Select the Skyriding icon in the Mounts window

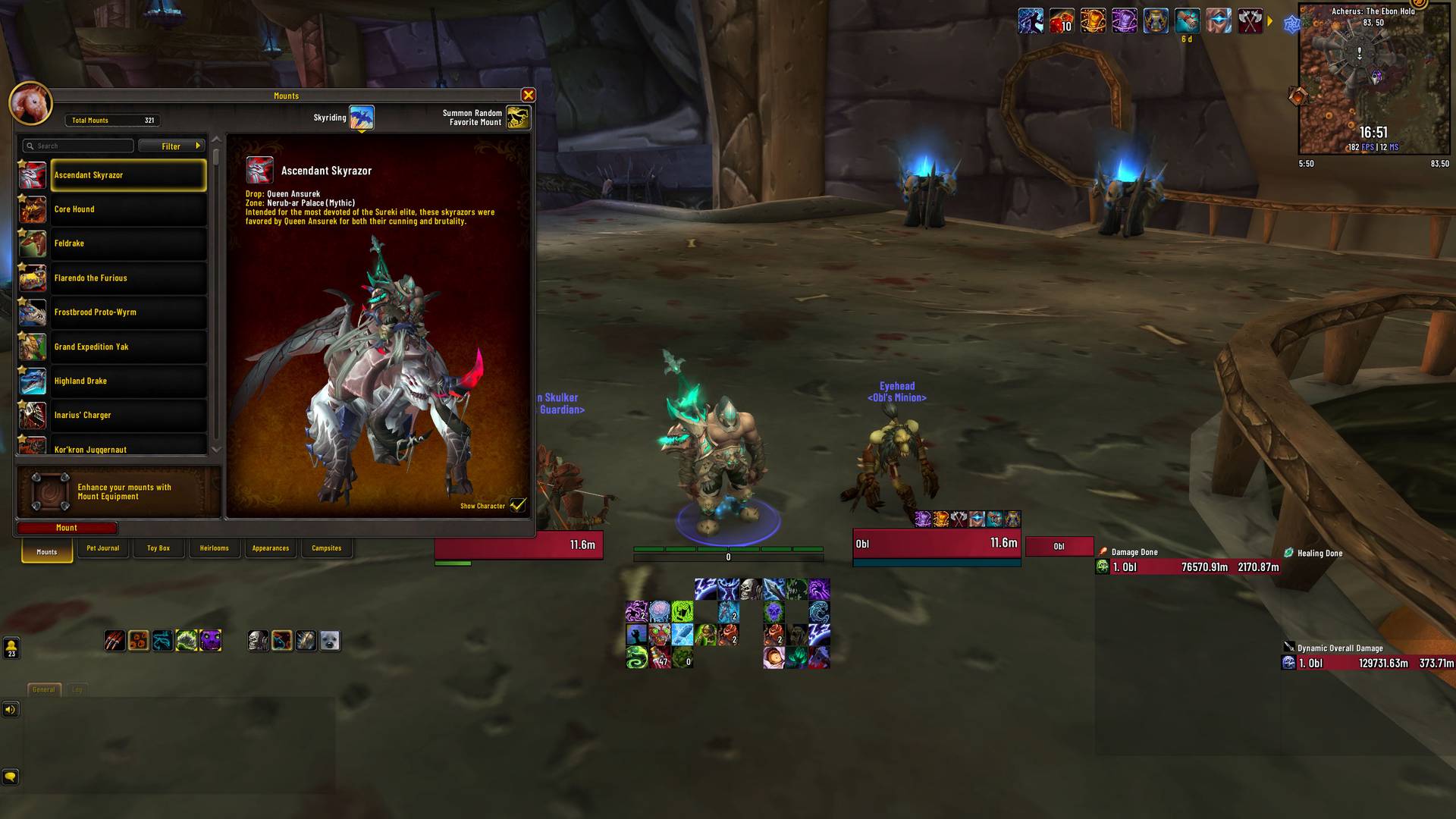click(362, 117)
